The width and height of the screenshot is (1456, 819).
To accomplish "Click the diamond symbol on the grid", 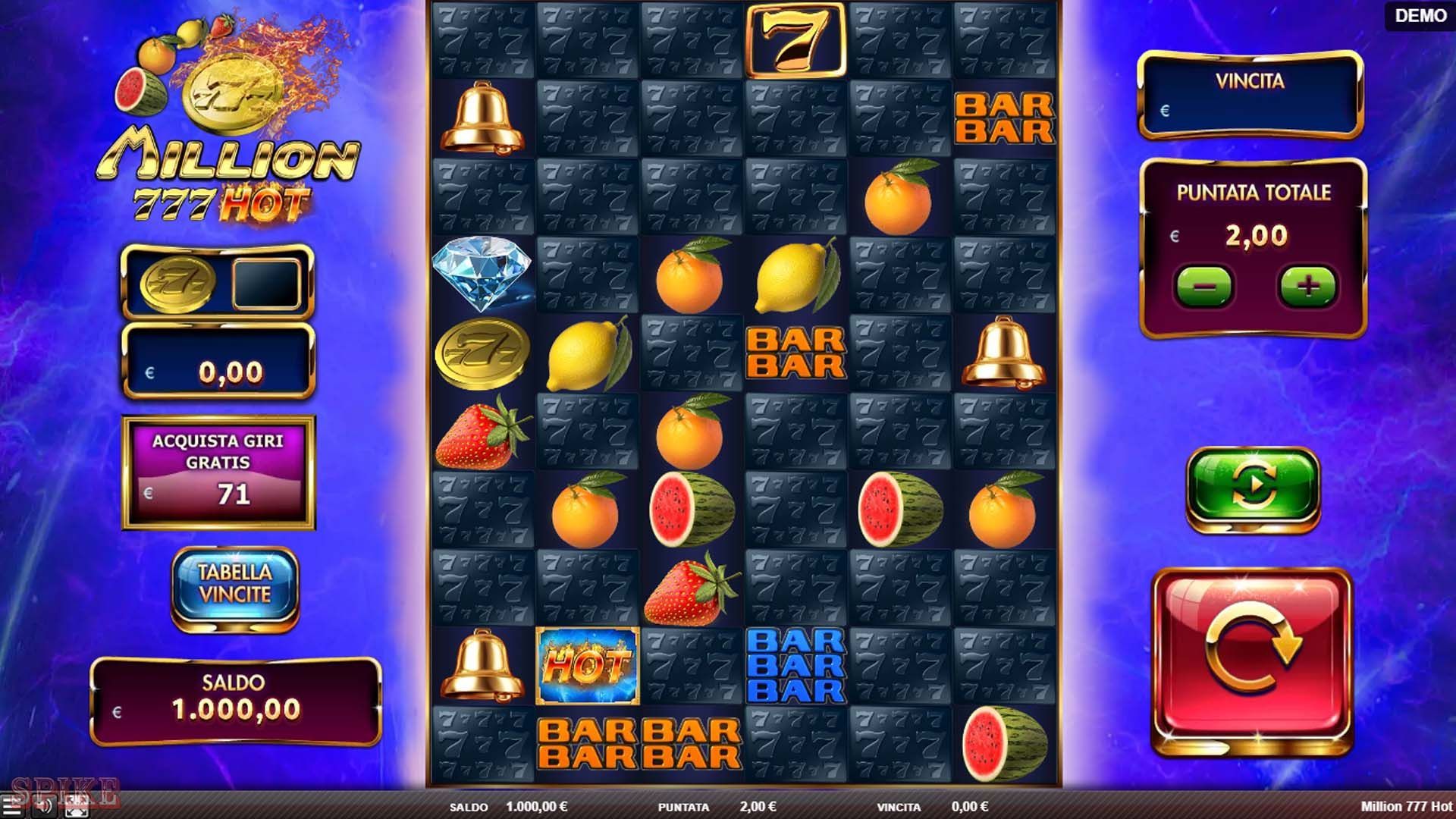I will [x=482, y=275].
